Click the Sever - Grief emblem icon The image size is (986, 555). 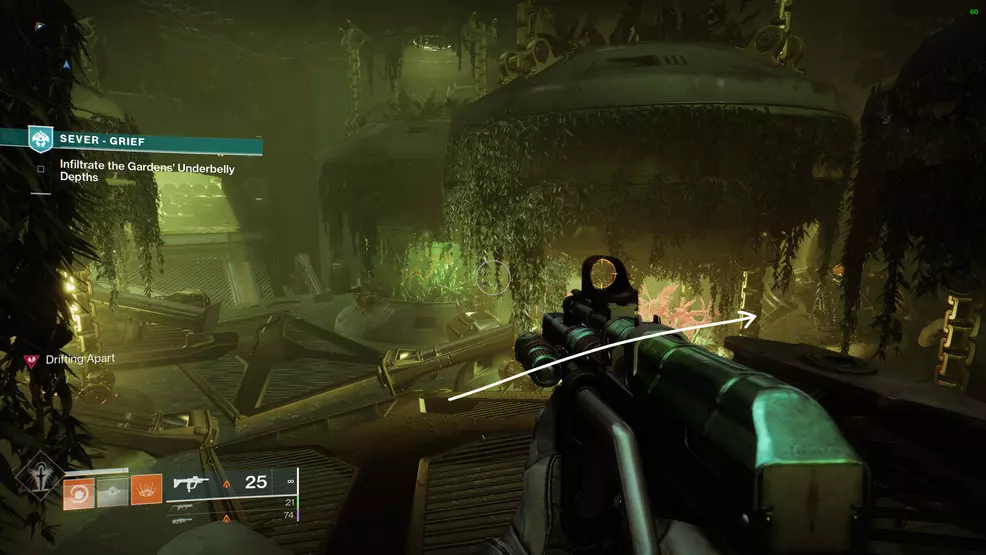coord(40,140)
